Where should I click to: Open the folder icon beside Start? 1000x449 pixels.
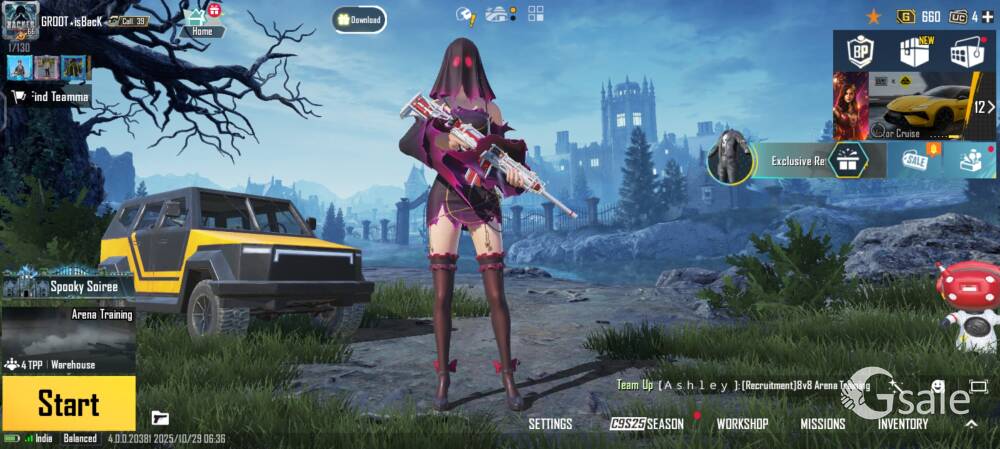[160, 417]
